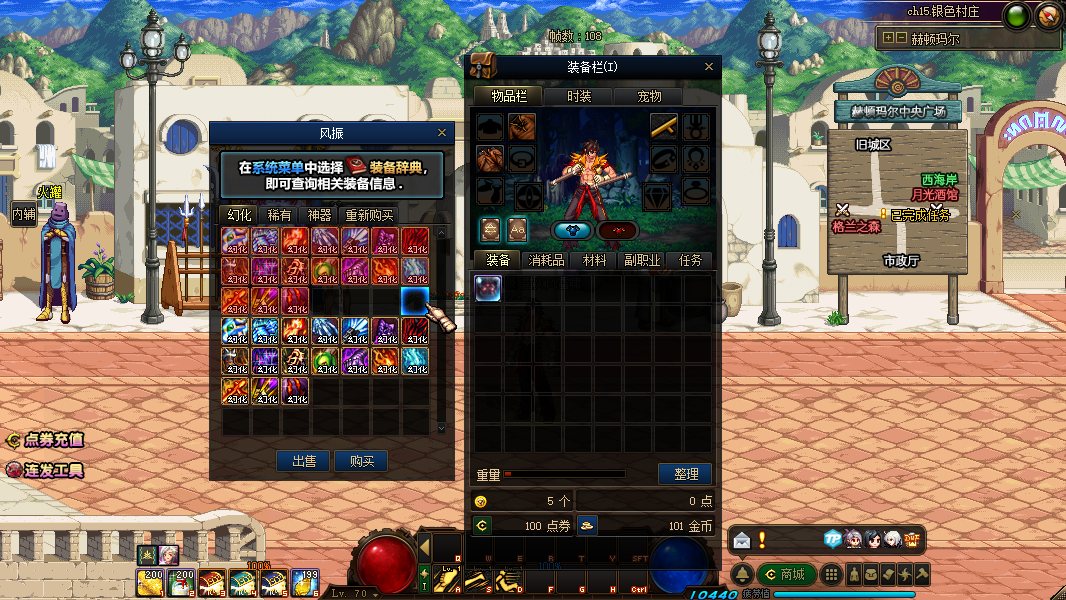The width and height of the screenshot is (1066, 600).
Task: Click the 出售 sell button
Action: coord(304,461)
